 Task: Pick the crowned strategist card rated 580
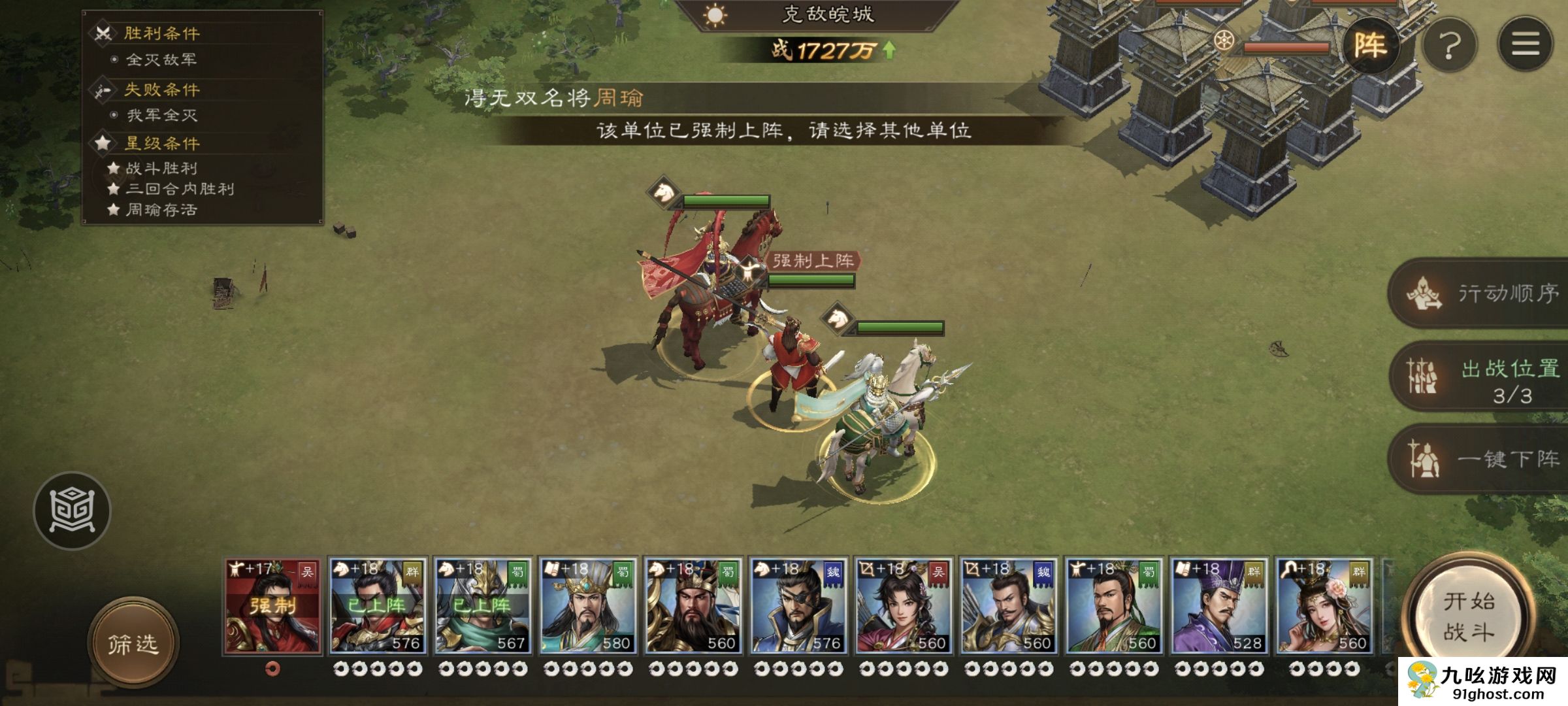[588, 606]
